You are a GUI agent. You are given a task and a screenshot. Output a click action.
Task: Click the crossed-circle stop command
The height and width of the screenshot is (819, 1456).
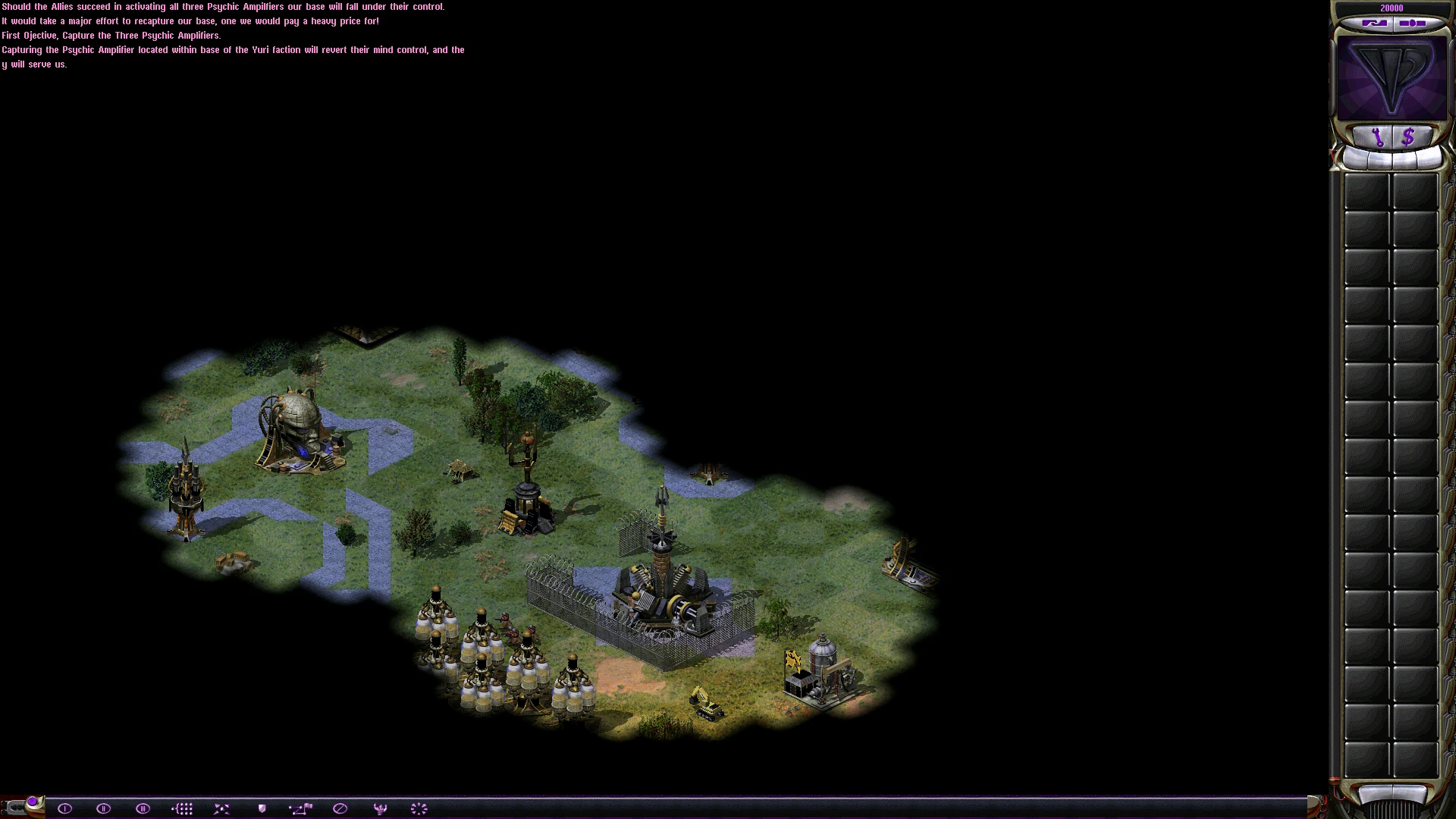340,808
